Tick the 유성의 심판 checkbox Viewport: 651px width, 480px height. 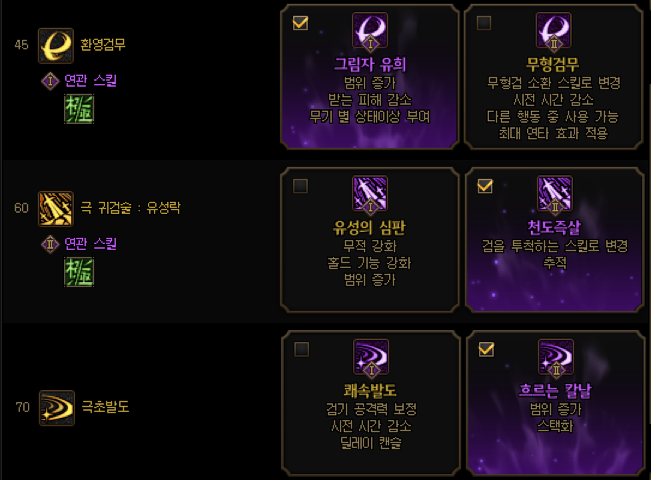coord(300,186)
